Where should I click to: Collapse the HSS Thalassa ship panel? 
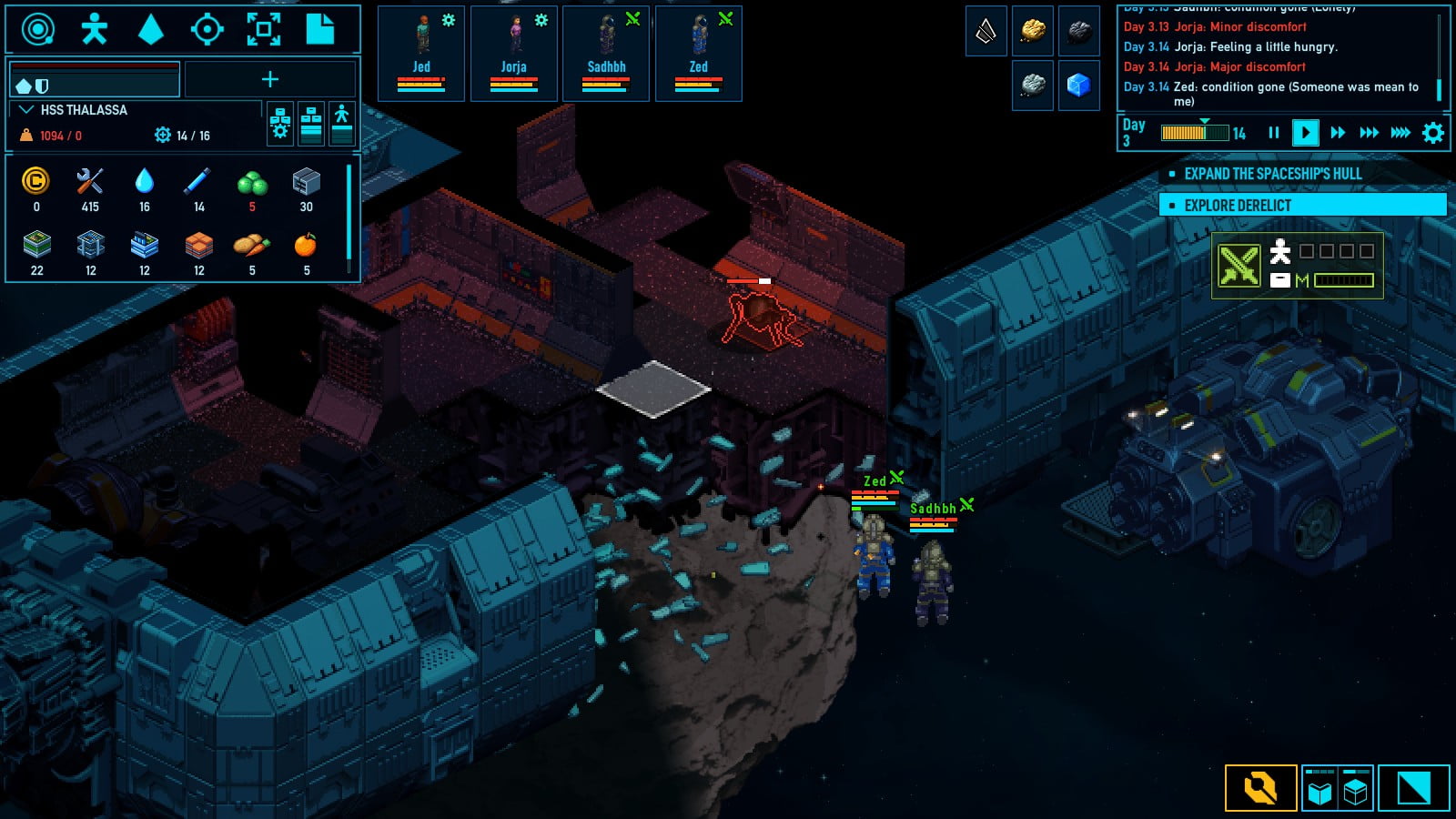[x=26, y=110]
